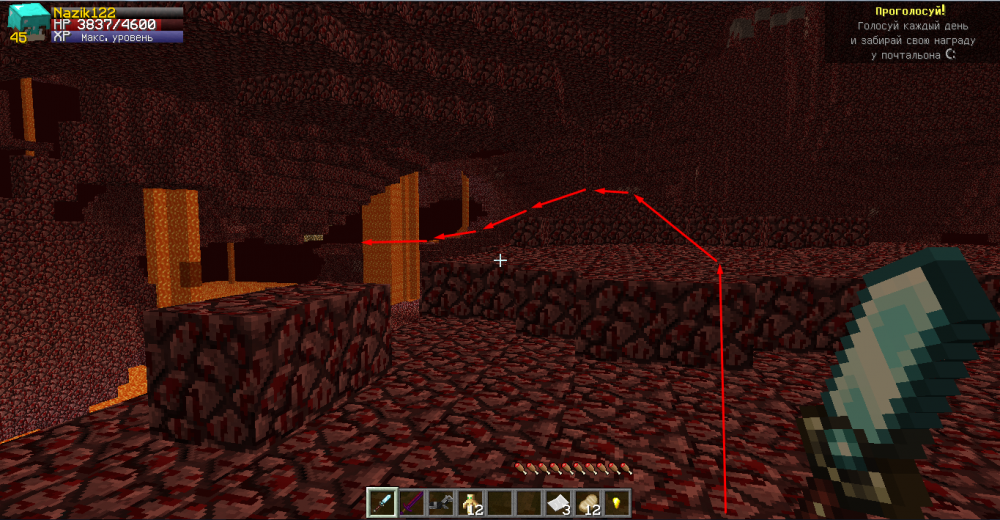Choose the glowing yellow item slot
Image resolution: width=1000 pixels, height=520 pixels.
615,502
